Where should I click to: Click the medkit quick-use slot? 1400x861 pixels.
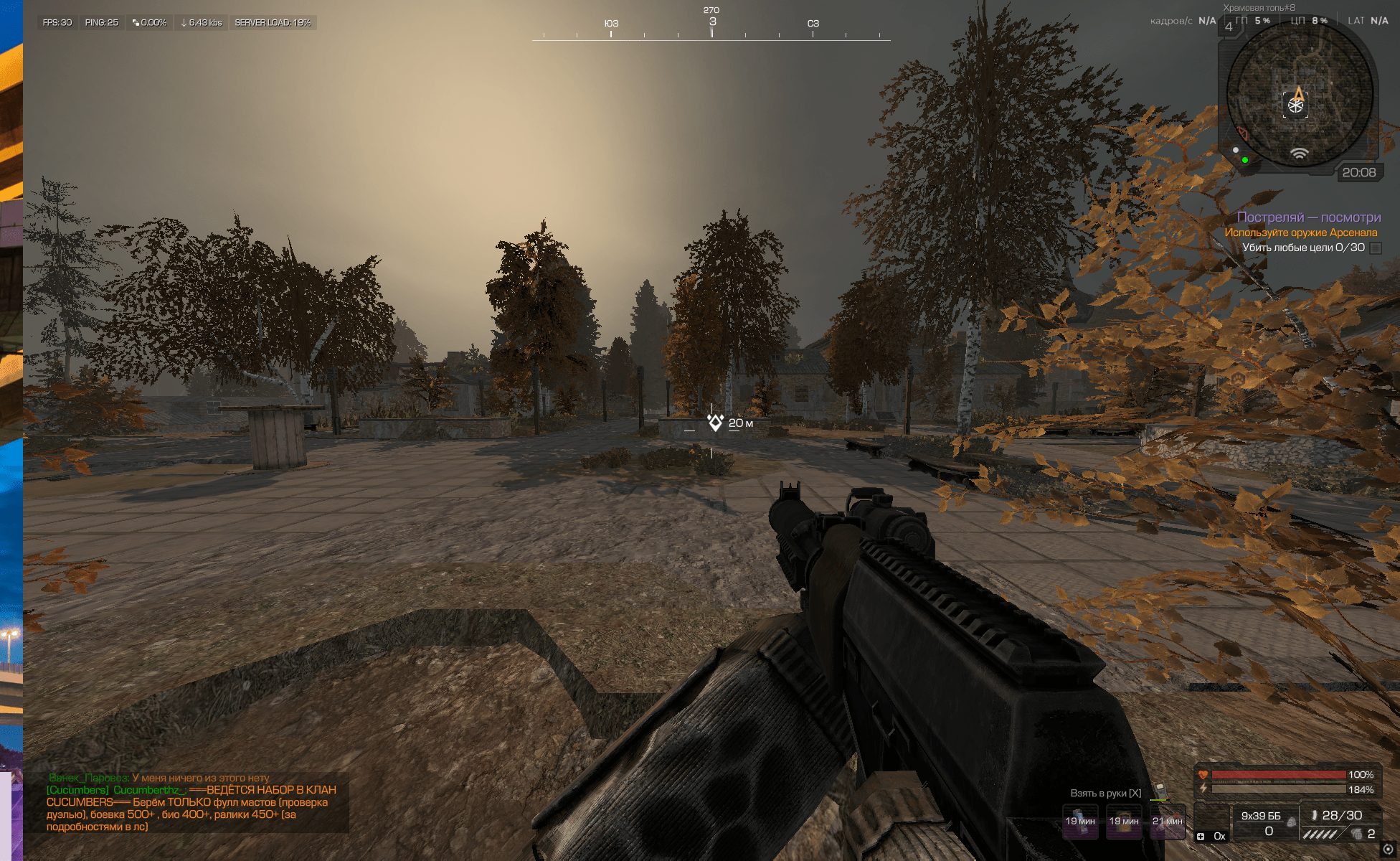click(x=1211, y=822)
